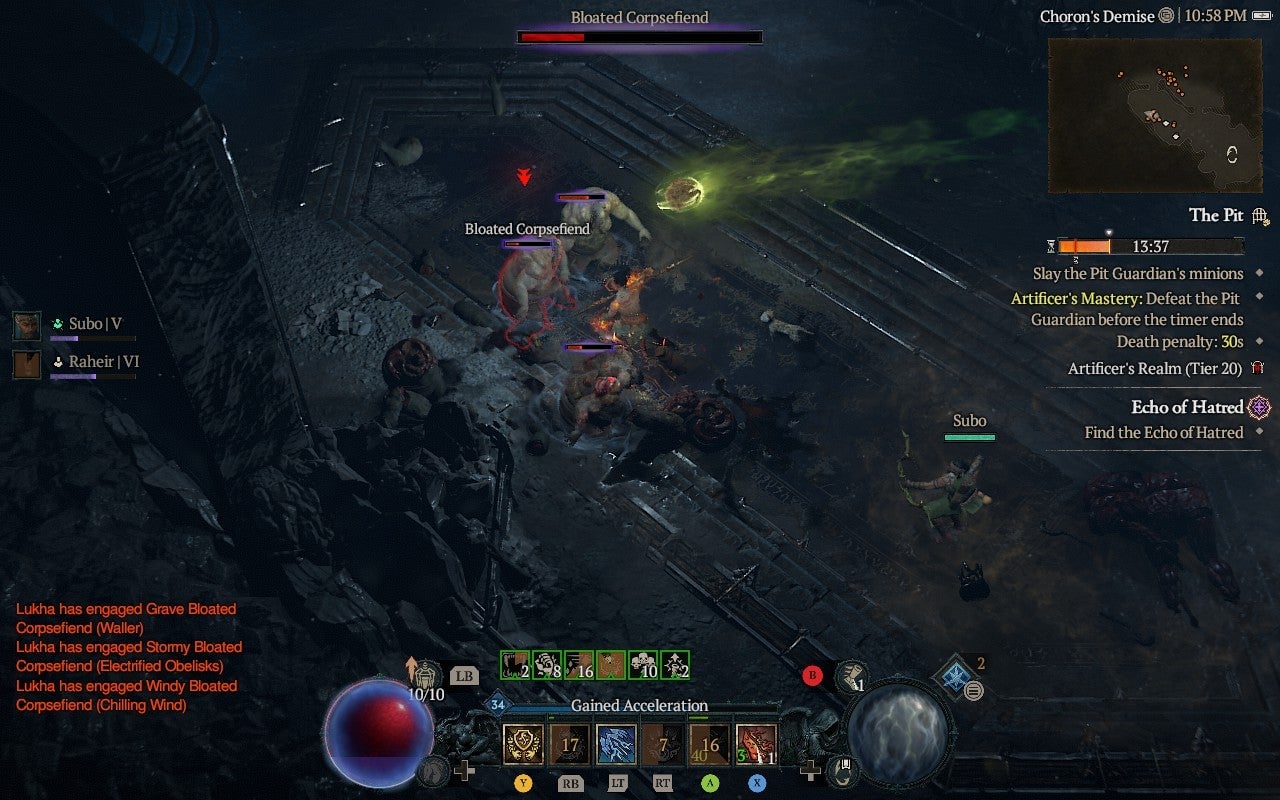Click the Echo of Hatred sigil icon
This screenshot has width=1280, height=800.
pyautogui.click(x=1258, y=407)
